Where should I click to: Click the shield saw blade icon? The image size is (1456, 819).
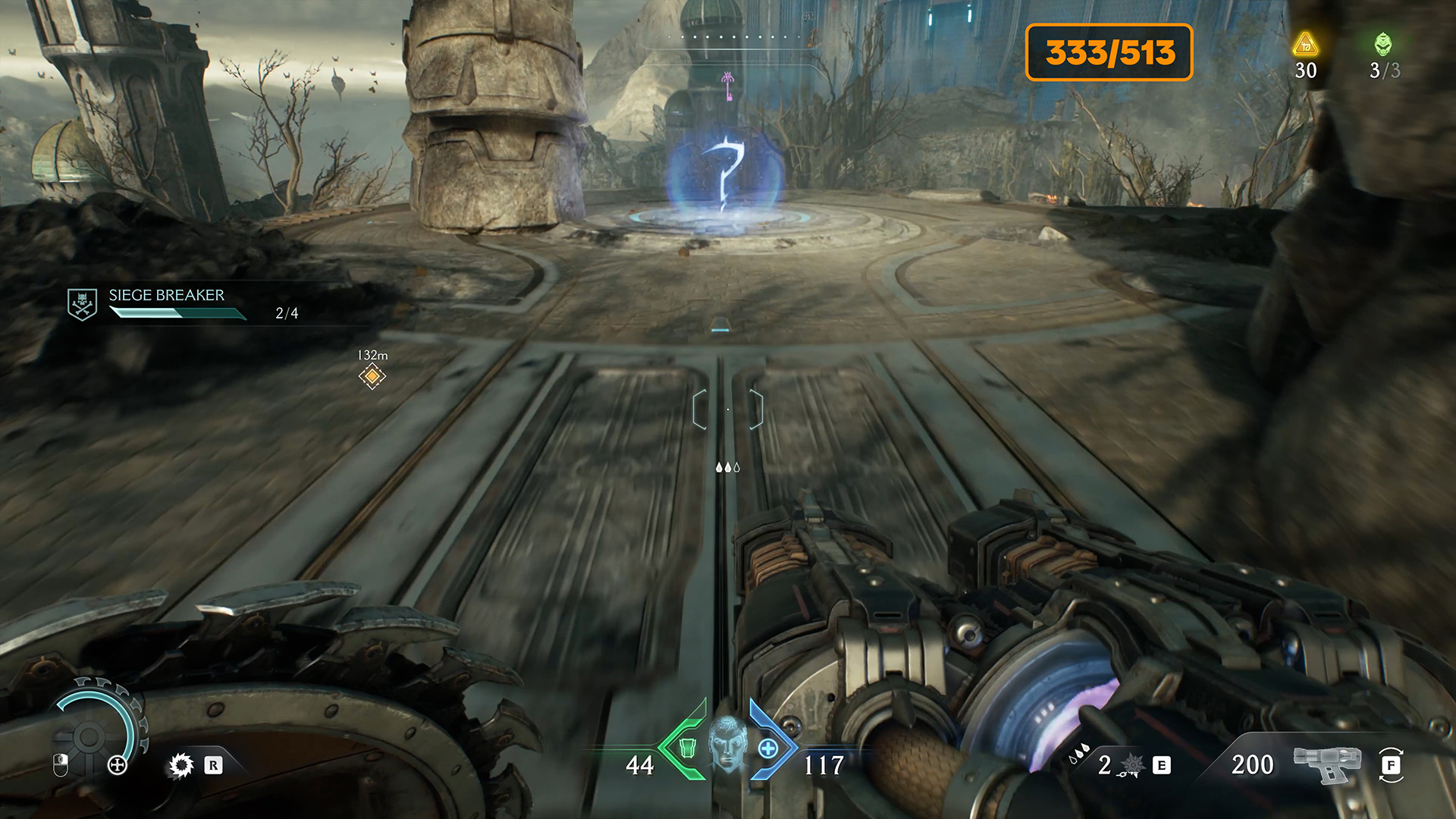tap(181, 765)
